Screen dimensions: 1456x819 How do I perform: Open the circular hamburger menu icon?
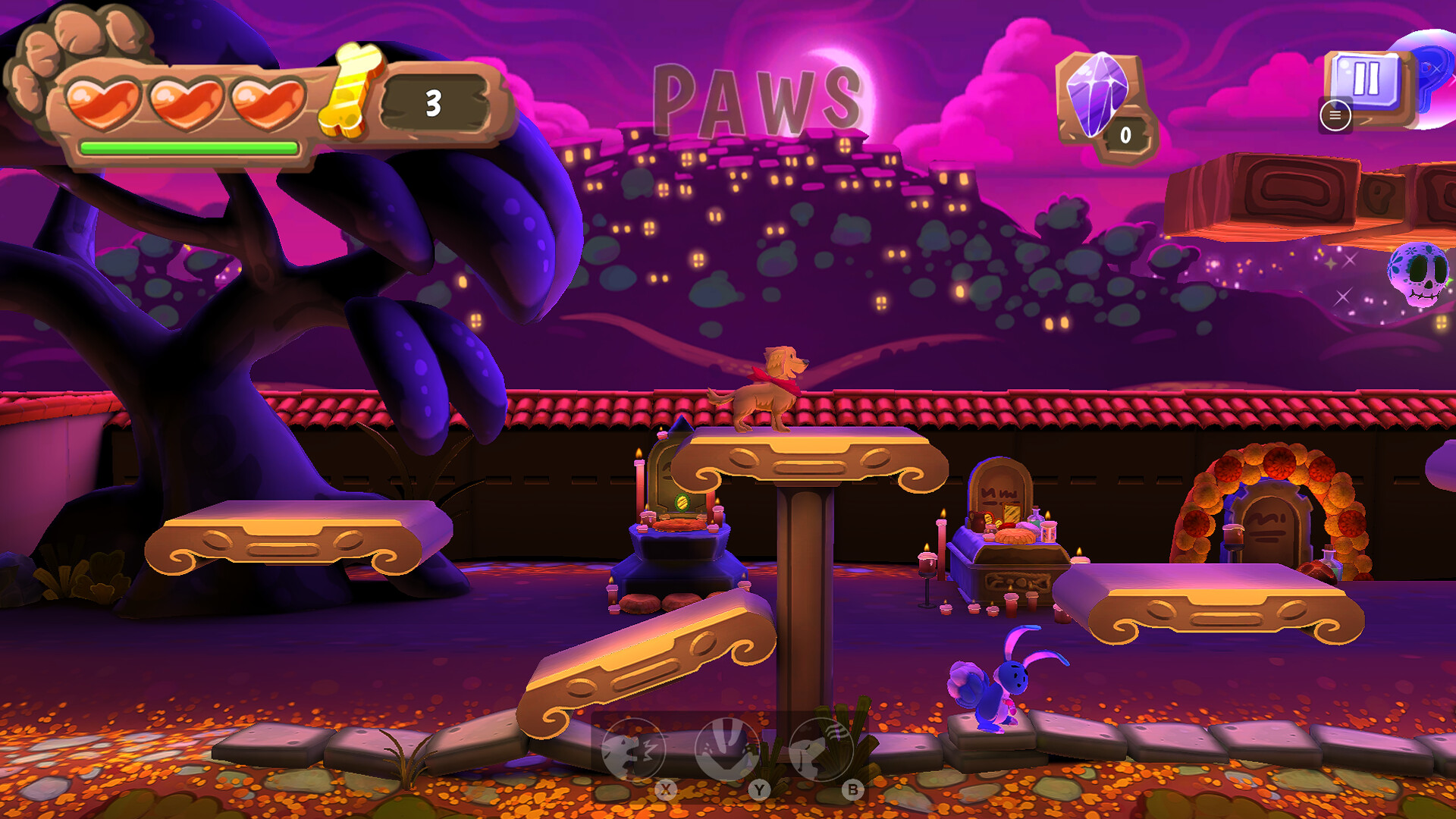tap(1335, 116)
